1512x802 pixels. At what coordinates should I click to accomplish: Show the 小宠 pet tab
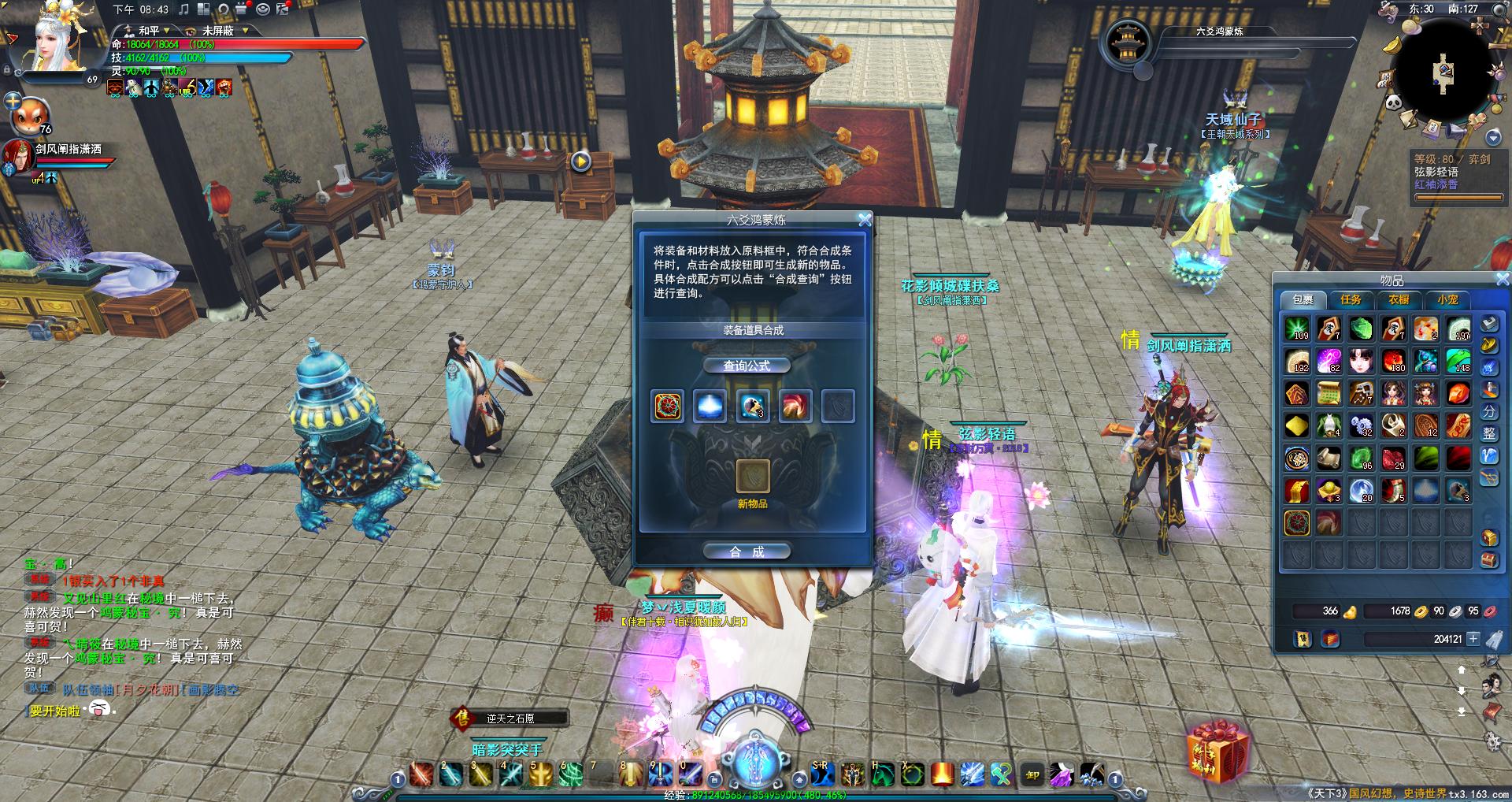point(1447,299)
